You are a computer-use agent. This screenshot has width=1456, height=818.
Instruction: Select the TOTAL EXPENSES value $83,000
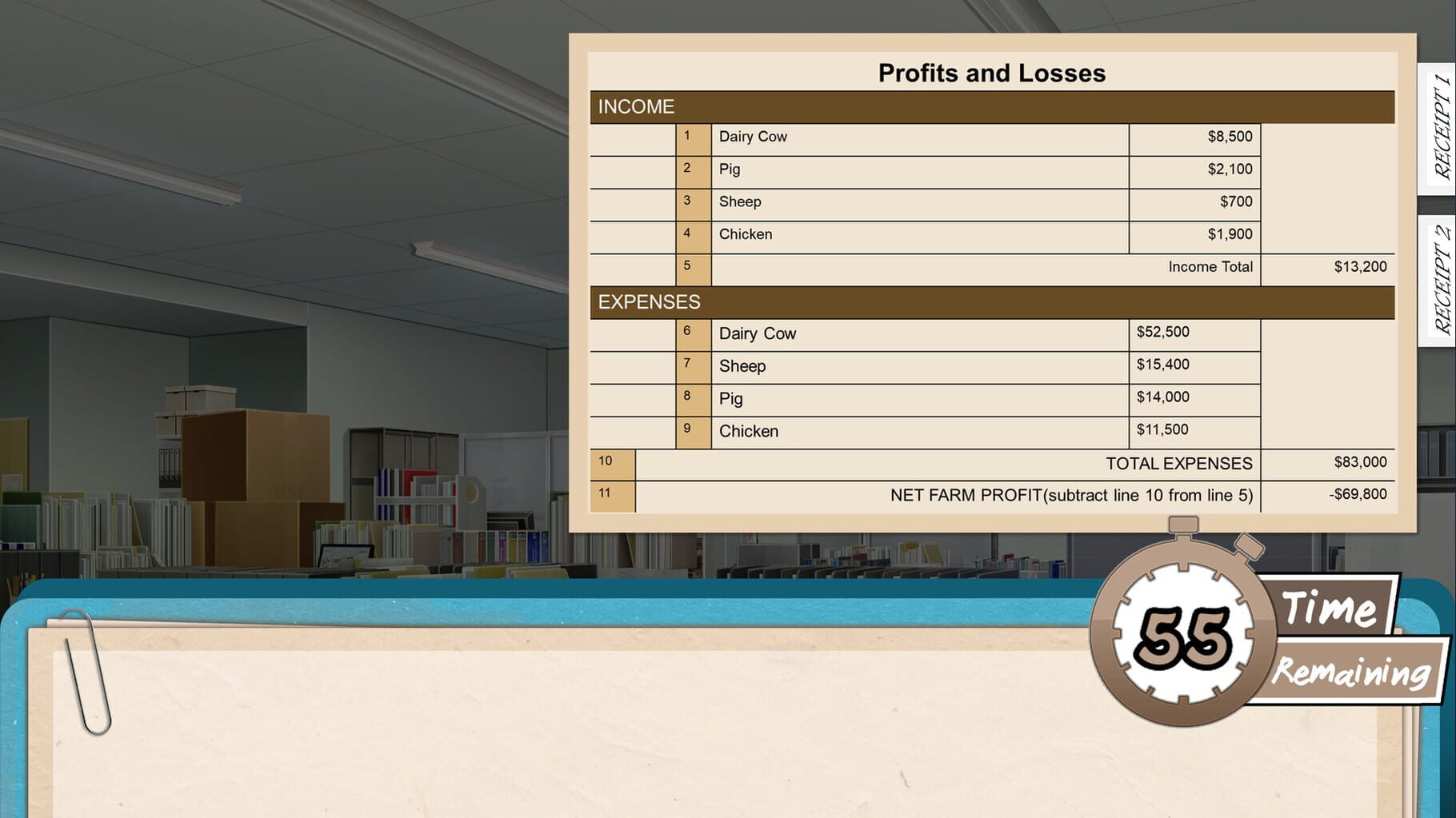coord(1360,462)
